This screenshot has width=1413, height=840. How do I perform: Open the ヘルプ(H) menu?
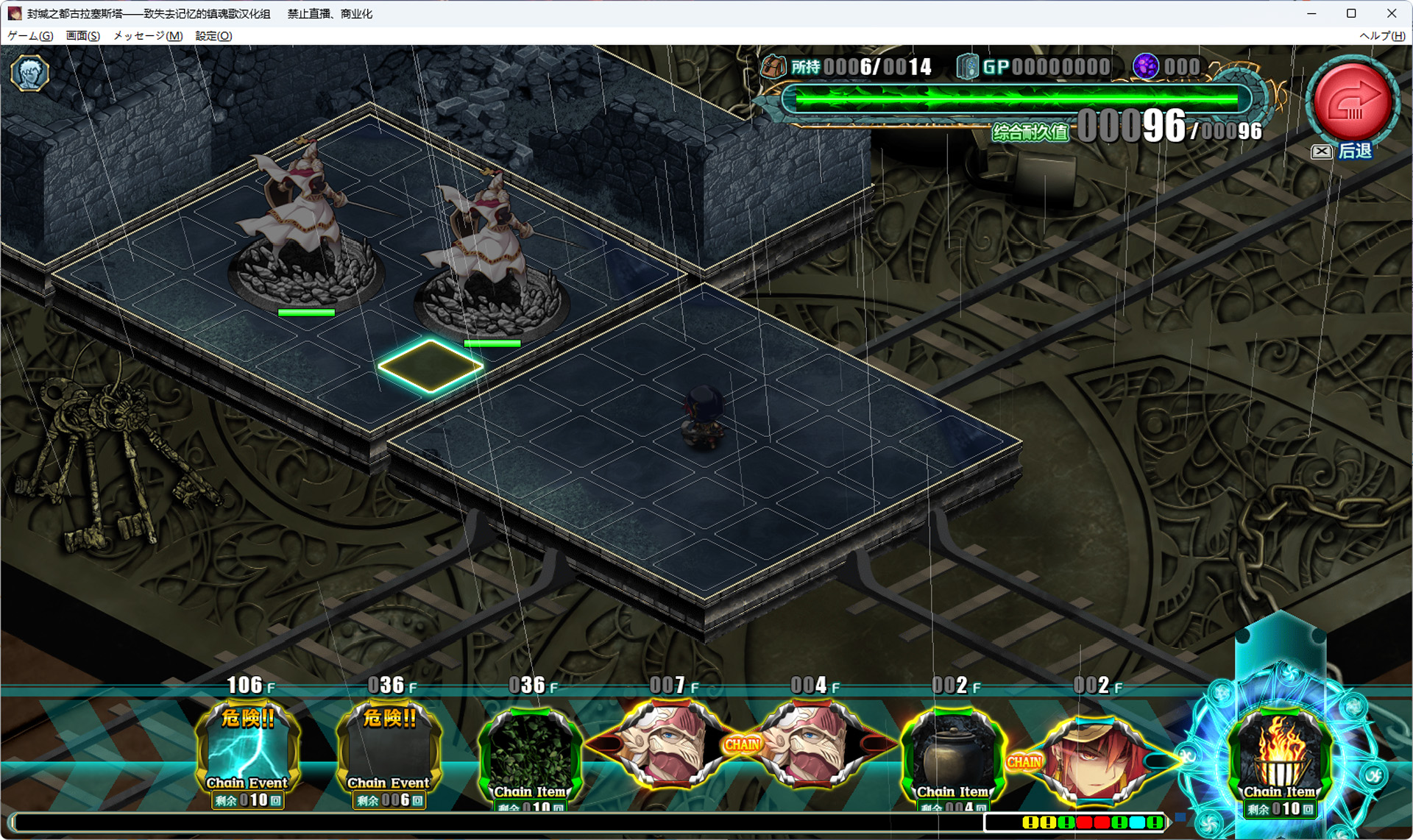(1381, 35)
